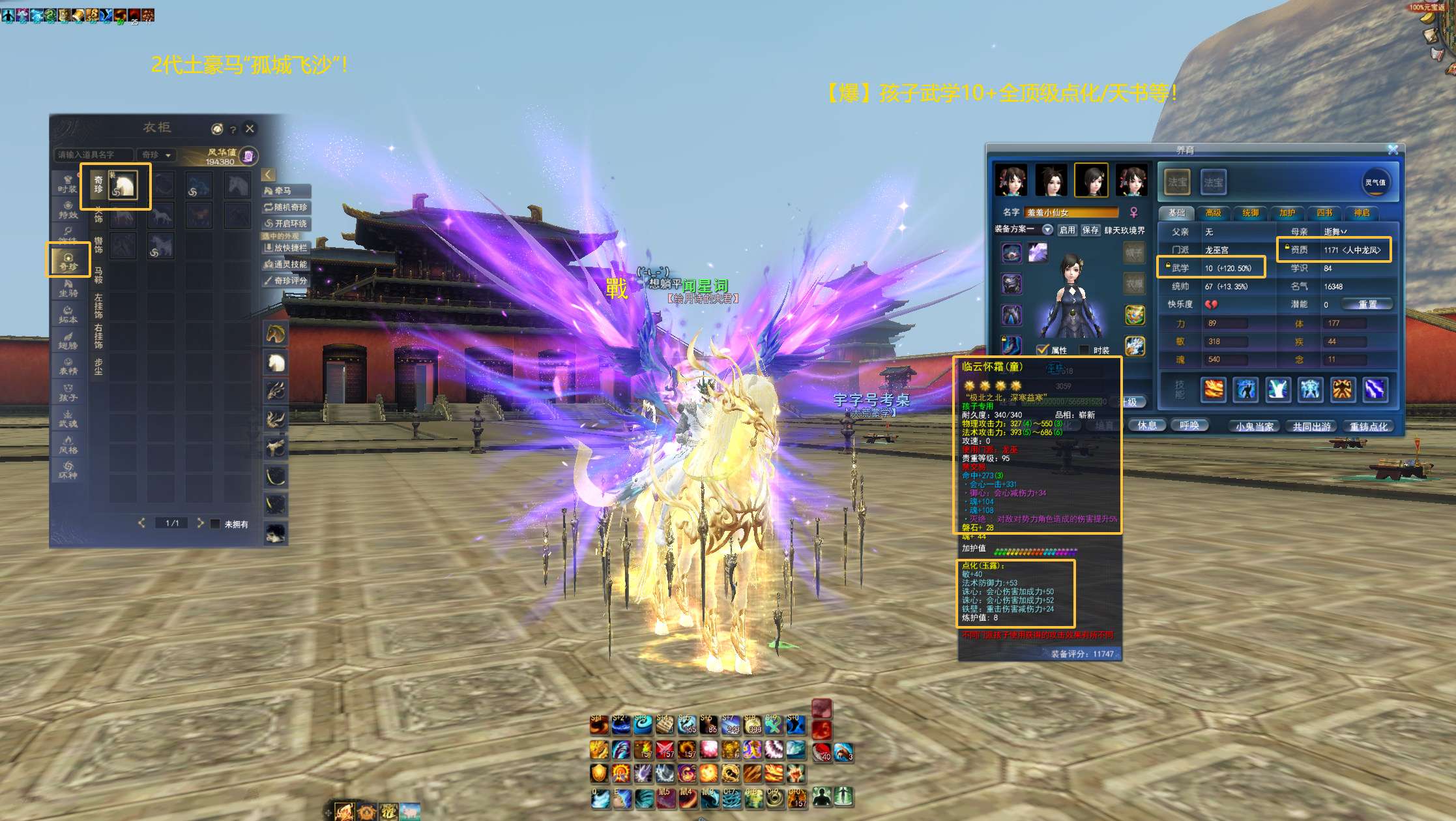1456x821 pixels.
Task: Open 奇珍评分 rarity score
Action: tap(285, 280)
